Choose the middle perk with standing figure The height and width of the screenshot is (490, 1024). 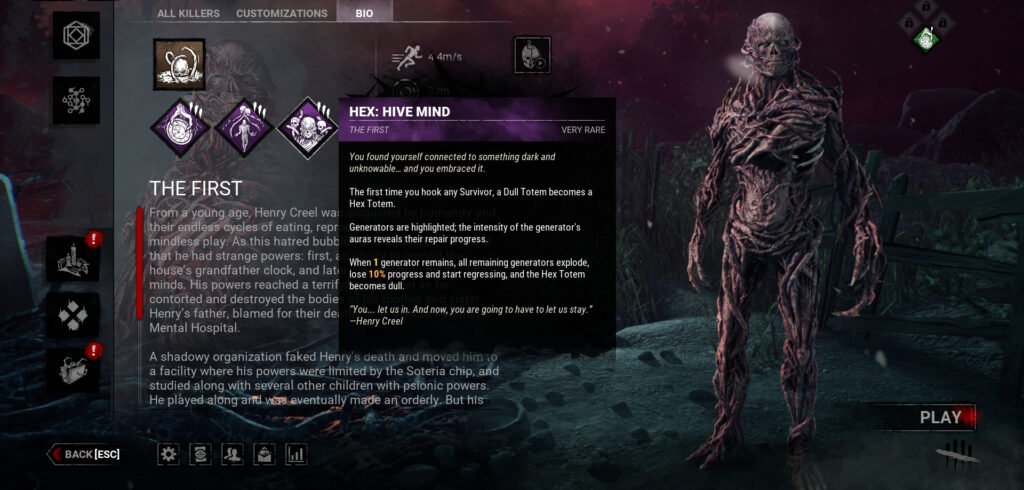coord(244,127)
